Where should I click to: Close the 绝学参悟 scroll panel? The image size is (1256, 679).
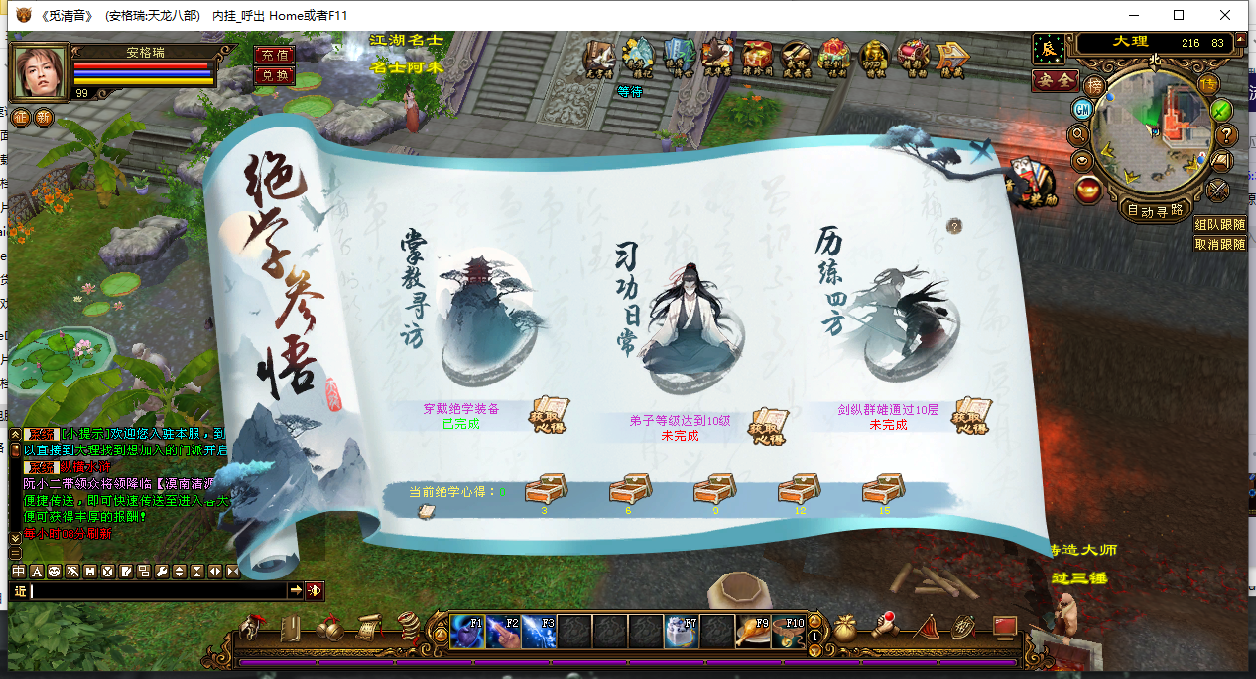984,151
